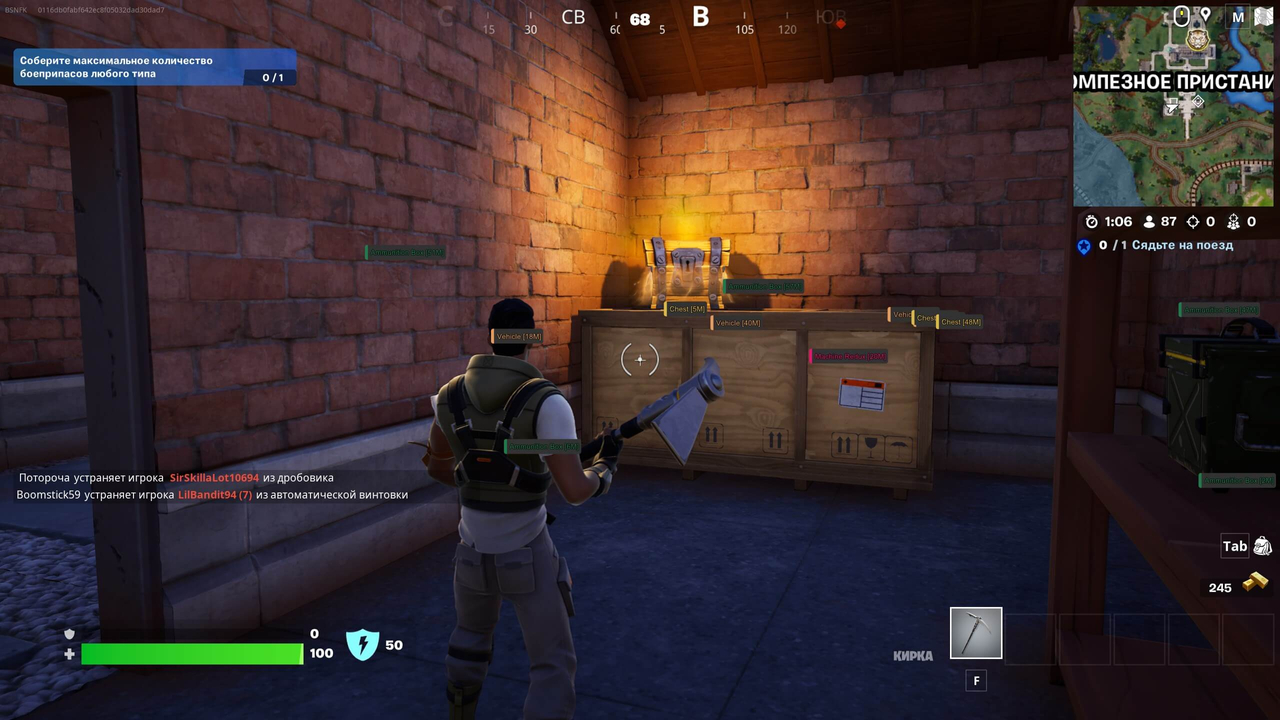1280x720 pixels.
Task: Click the blue quest star icon
Action: [x=1084, y=246]
